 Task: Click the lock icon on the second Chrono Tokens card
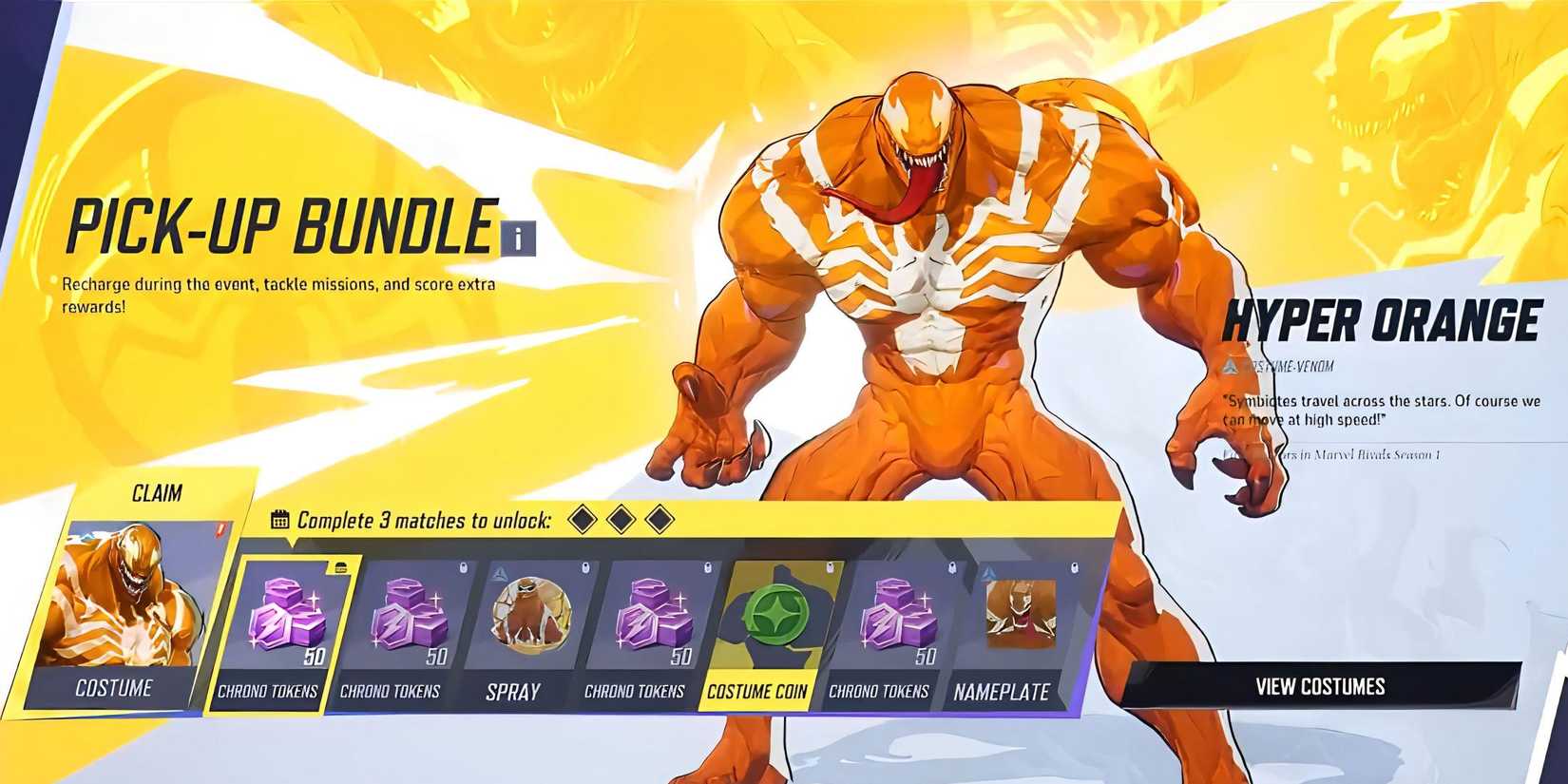pos(463,568)
